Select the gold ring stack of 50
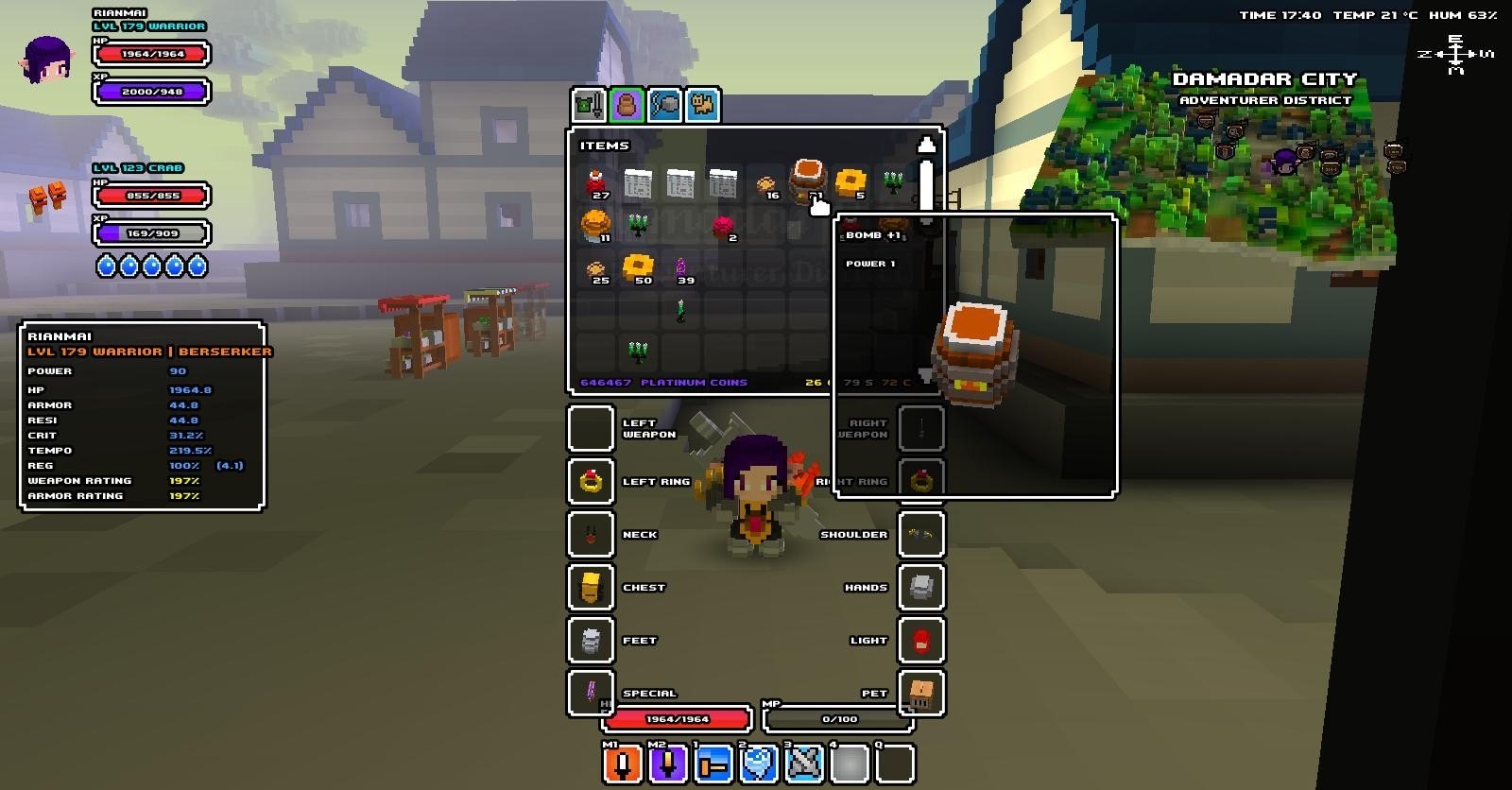The image size is (1512, 790). pyautogui.click(x=638, y=268)
